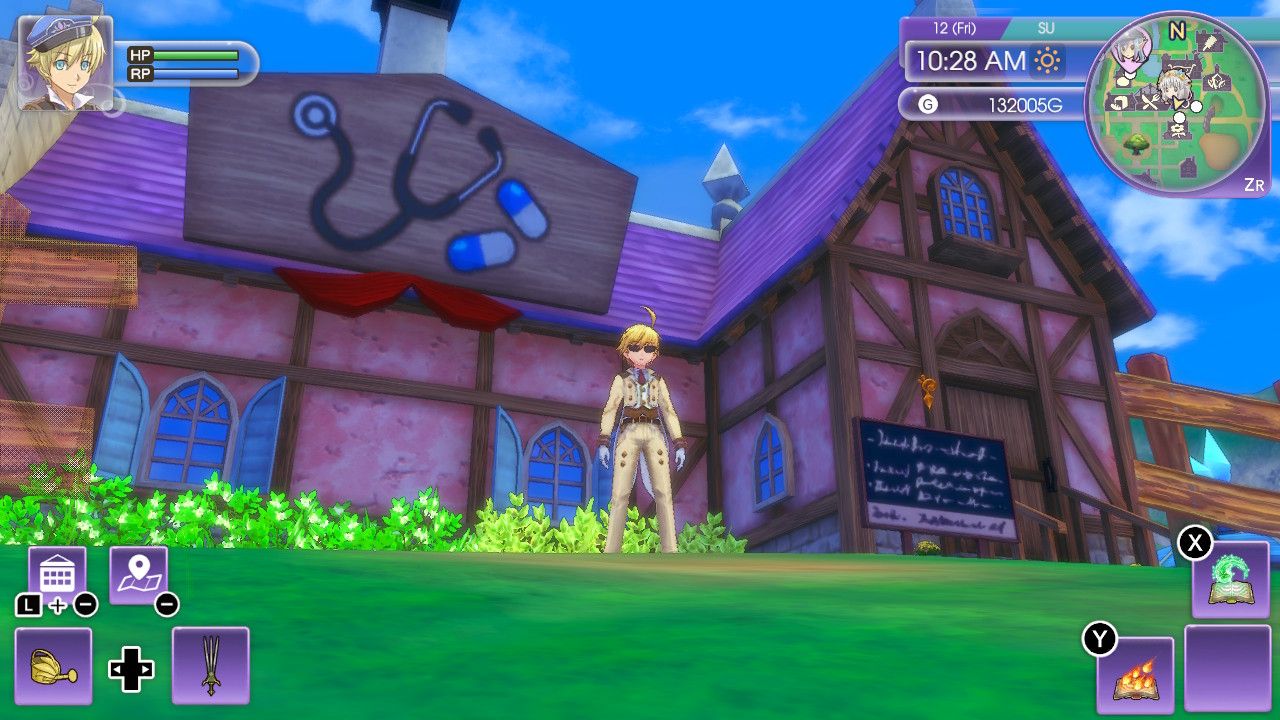
Task: Toggle the calendar panel with its minus badge
Action: point(84,604)
